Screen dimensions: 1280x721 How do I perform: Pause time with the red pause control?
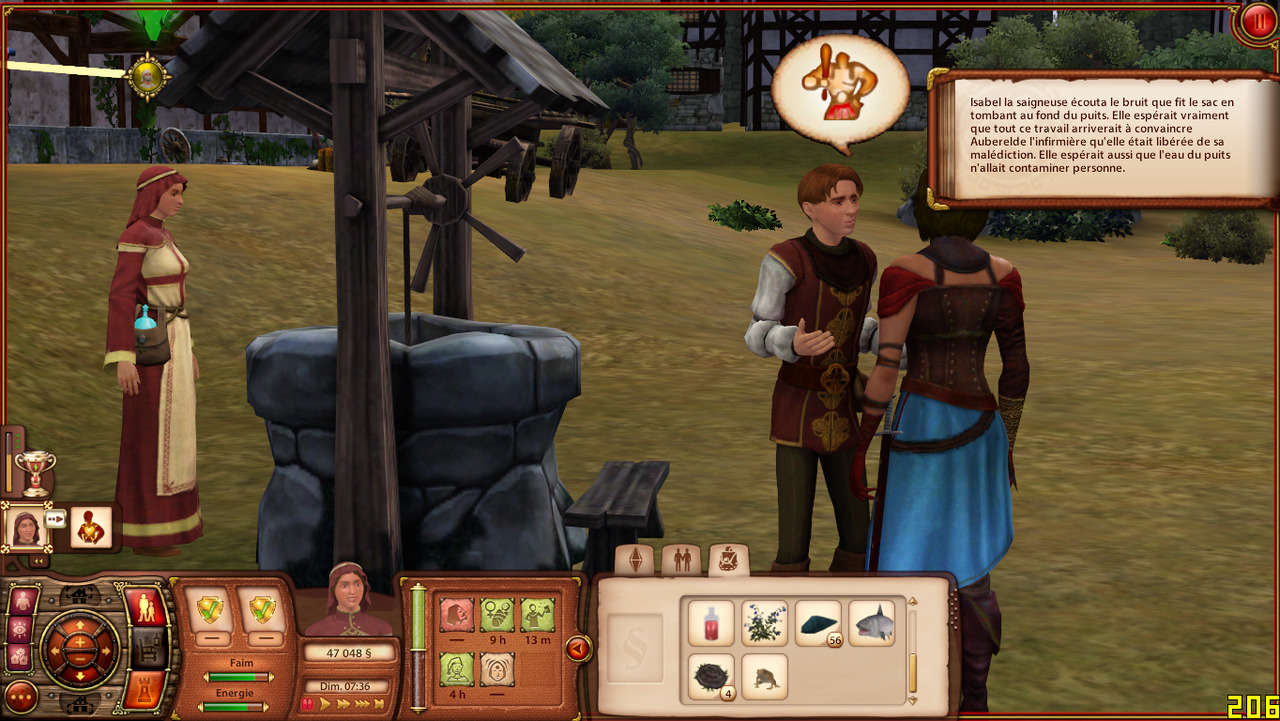click(307, 704)
